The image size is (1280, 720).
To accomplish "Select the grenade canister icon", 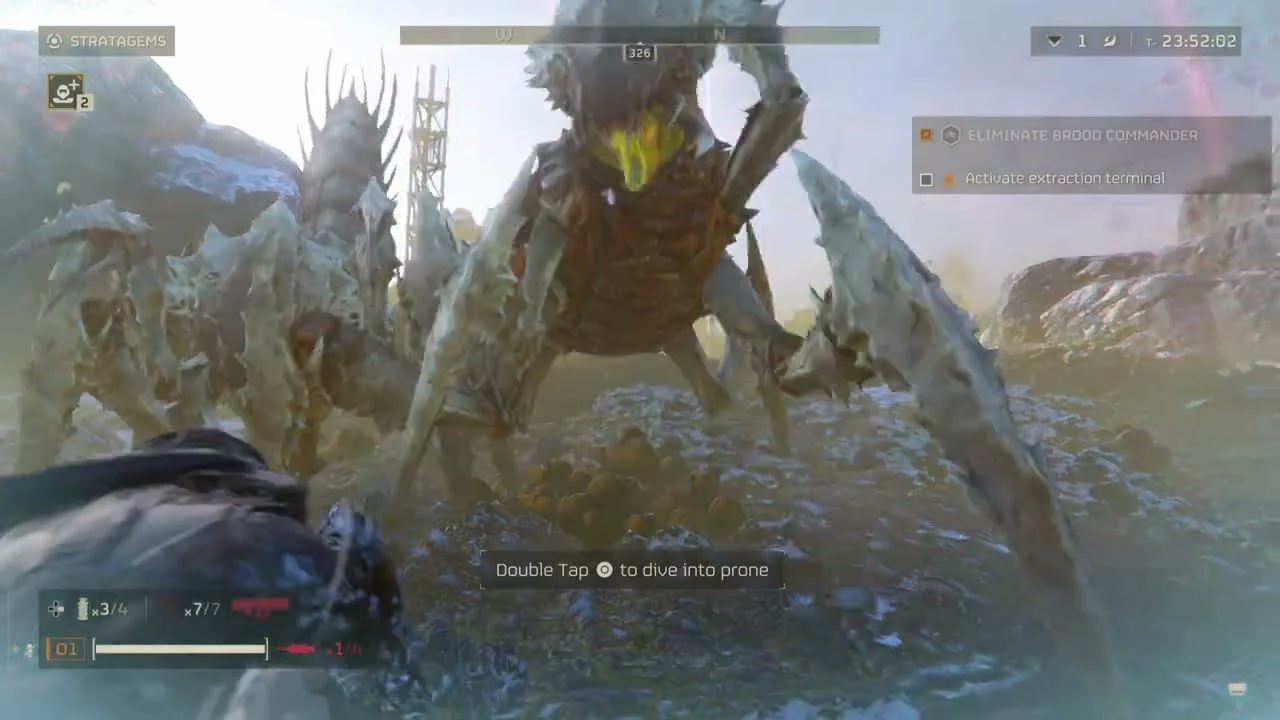I will pos(83,609).
